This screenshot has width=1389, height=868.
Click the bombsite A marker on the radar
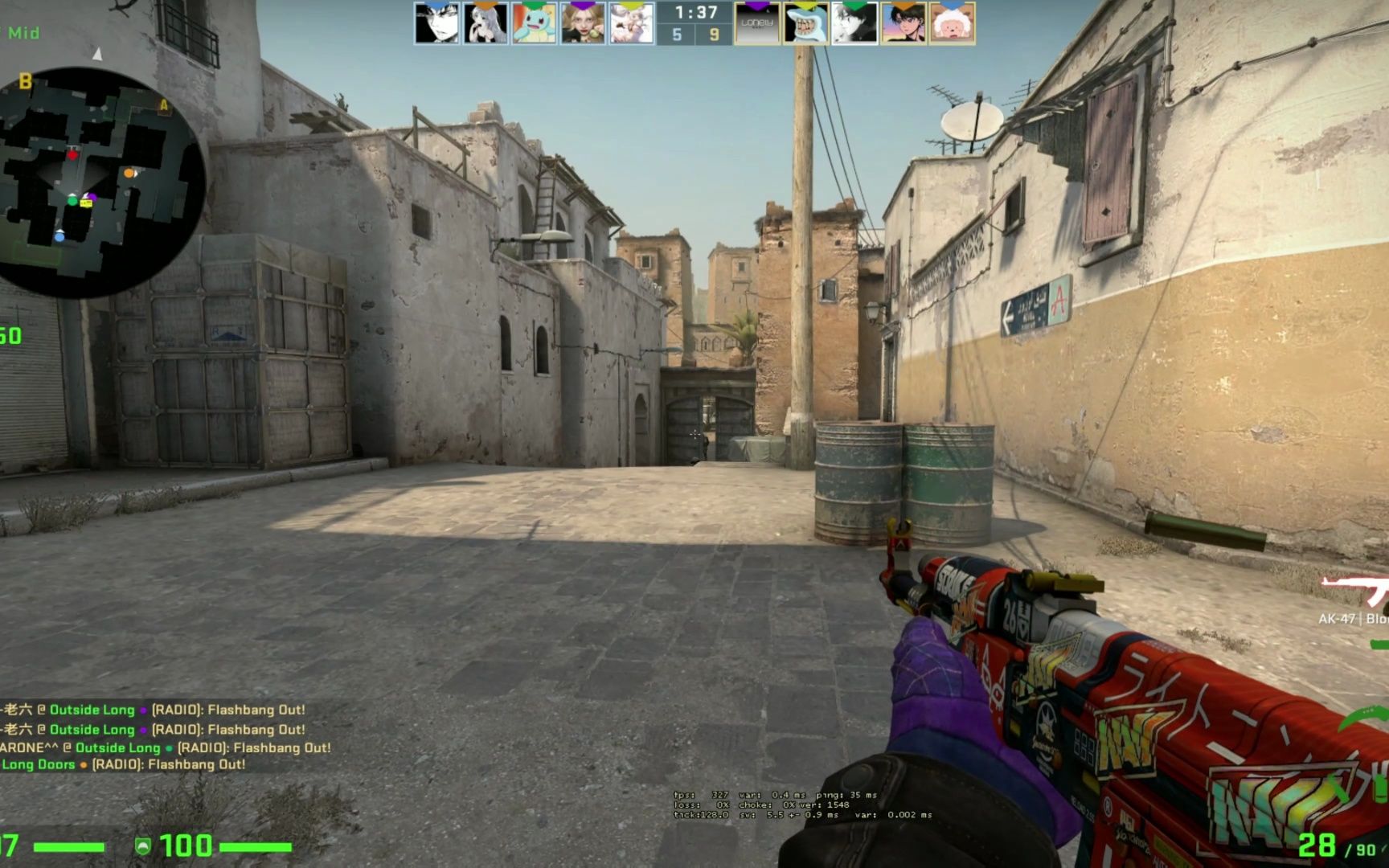(x=165, y=104)
